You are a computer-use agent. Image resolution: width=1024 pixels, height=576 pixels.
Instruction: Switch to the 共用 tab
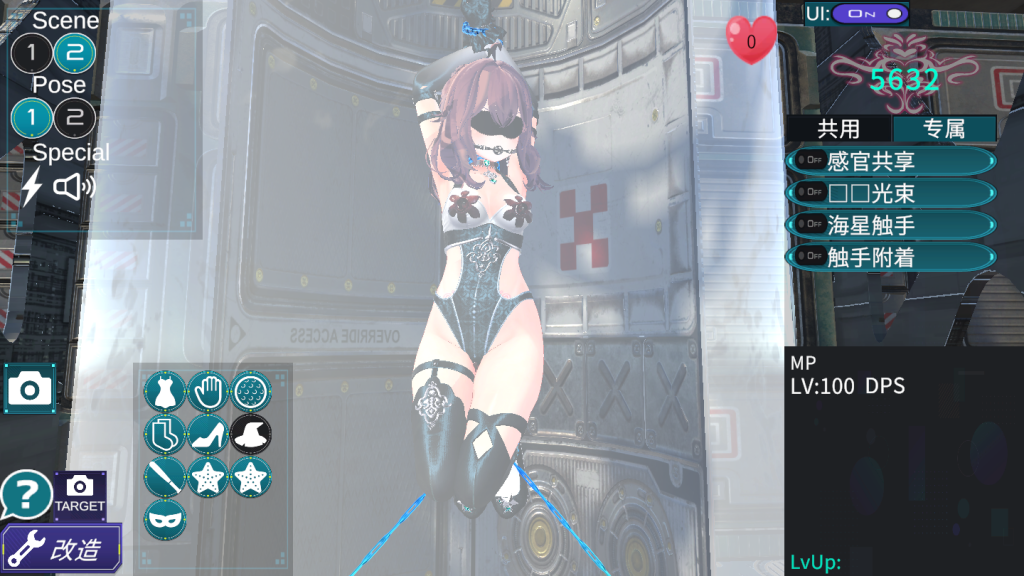pyautogui.click(x=838, y=128)
